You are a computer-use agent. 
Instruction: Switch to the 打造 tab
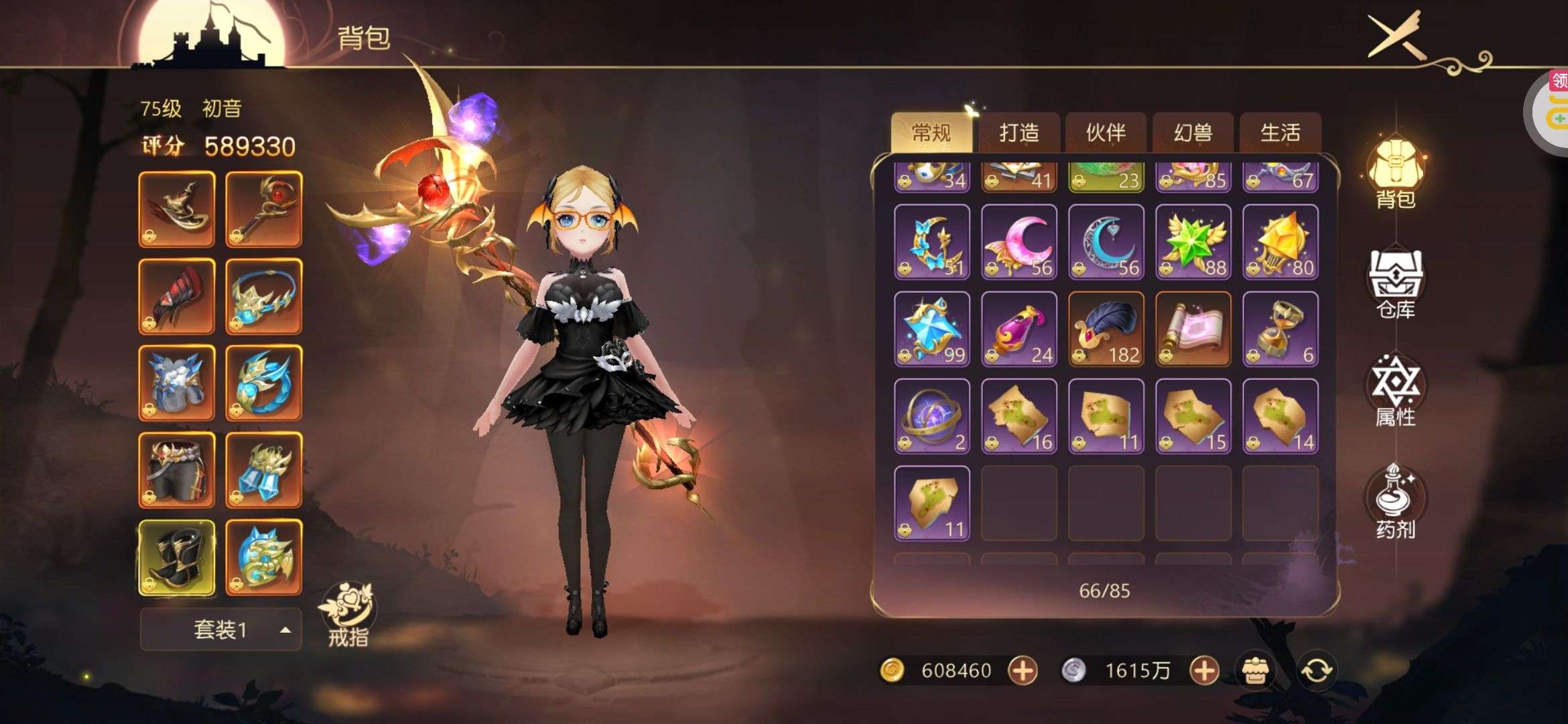tap(1019, 133)
